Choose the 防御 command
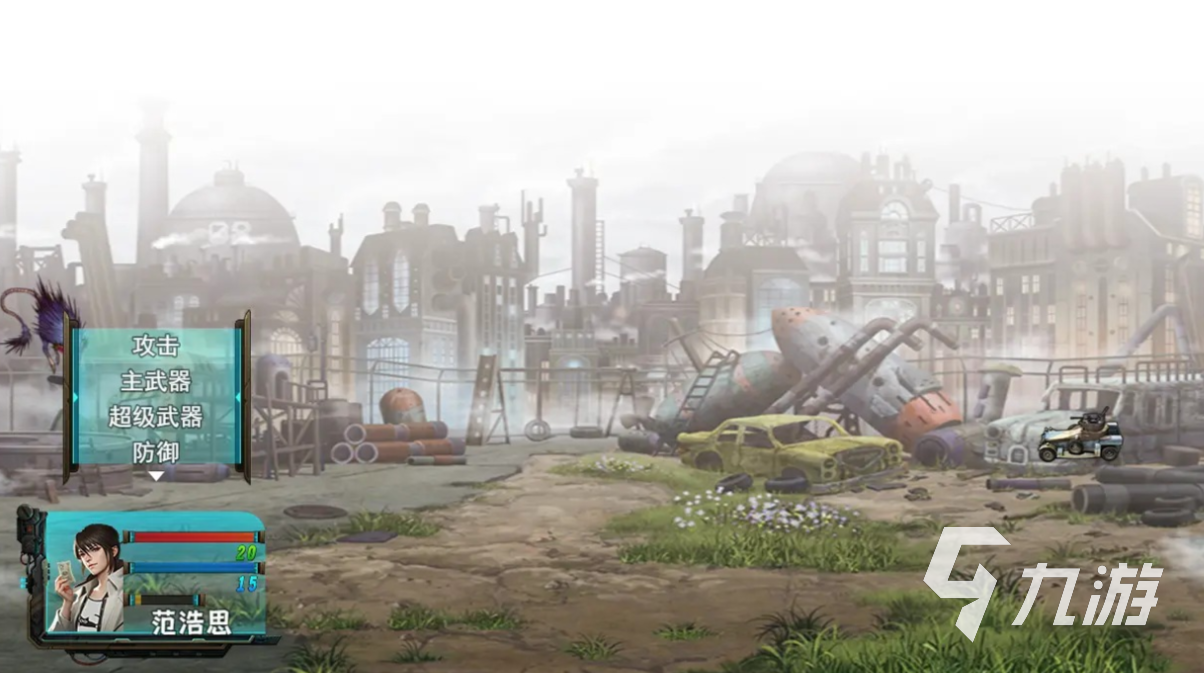Viewport: 1204px width, 673px height. (x=155, y=452)
